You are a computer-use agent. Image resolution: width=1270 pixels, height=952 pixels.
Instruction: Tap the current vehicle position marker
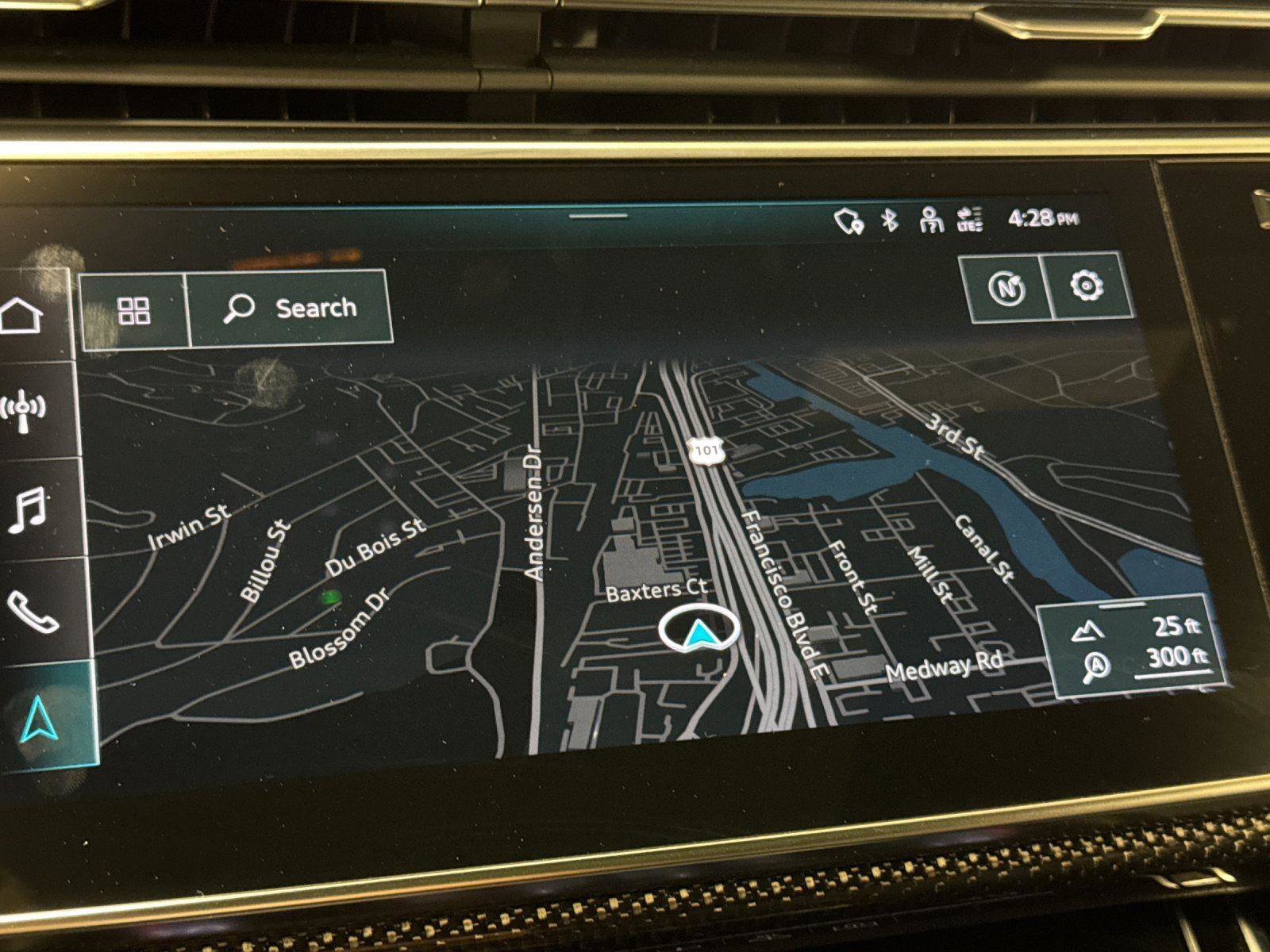[698, 631]
